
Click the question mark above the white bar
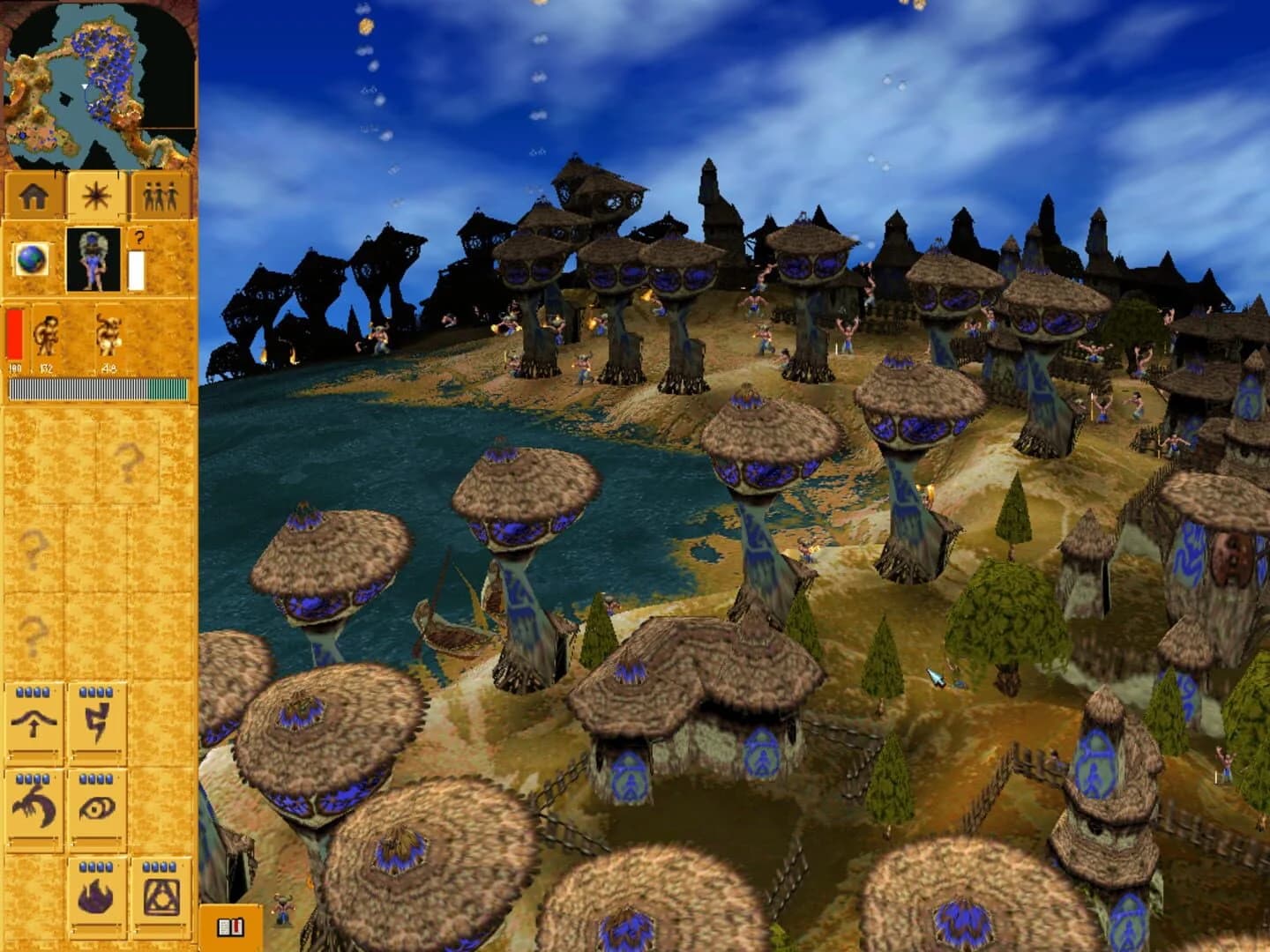[138, 236]
